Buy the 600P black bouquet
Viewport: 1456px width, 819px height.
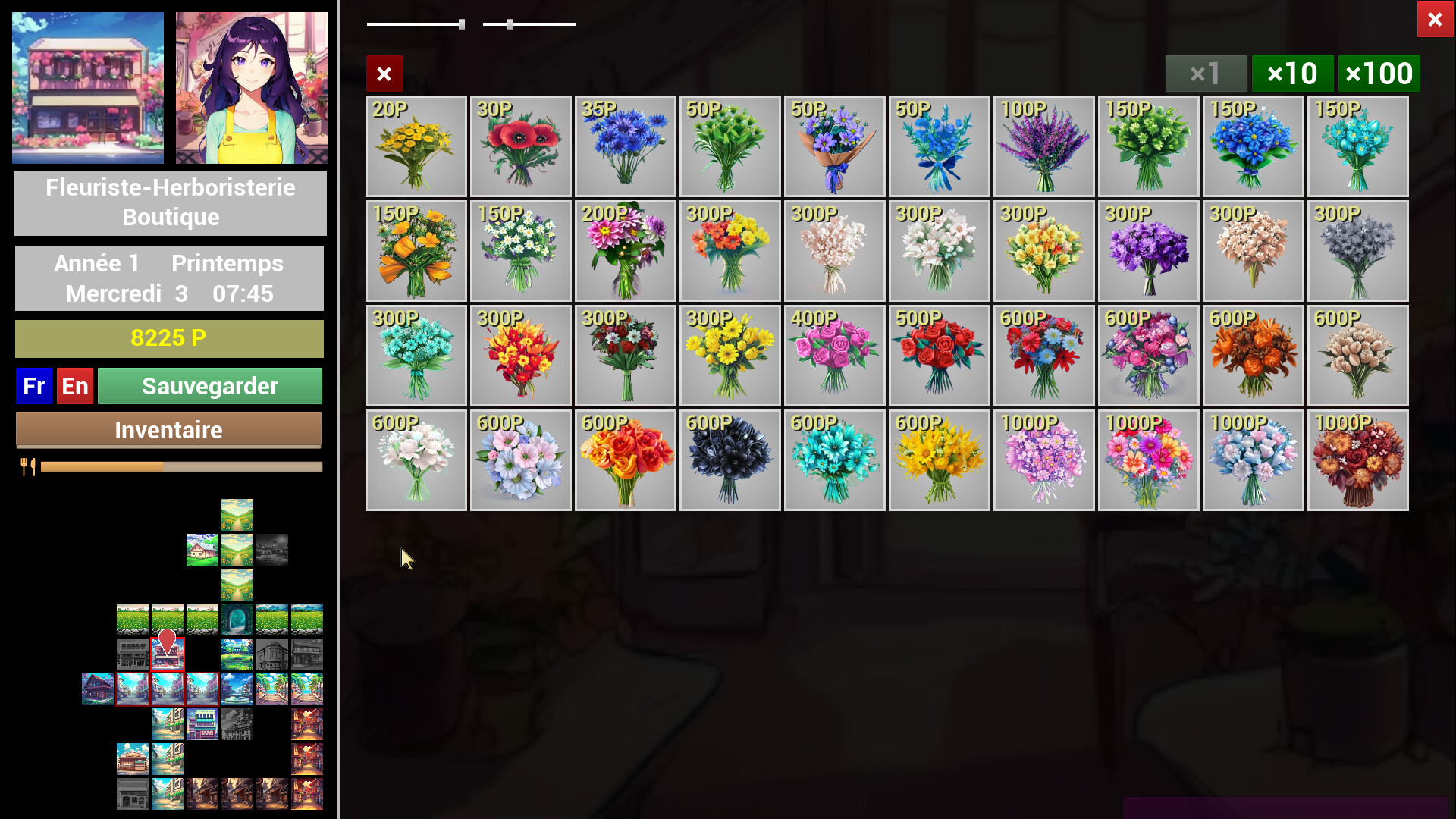pyautogui.click(x=730, y=460)
